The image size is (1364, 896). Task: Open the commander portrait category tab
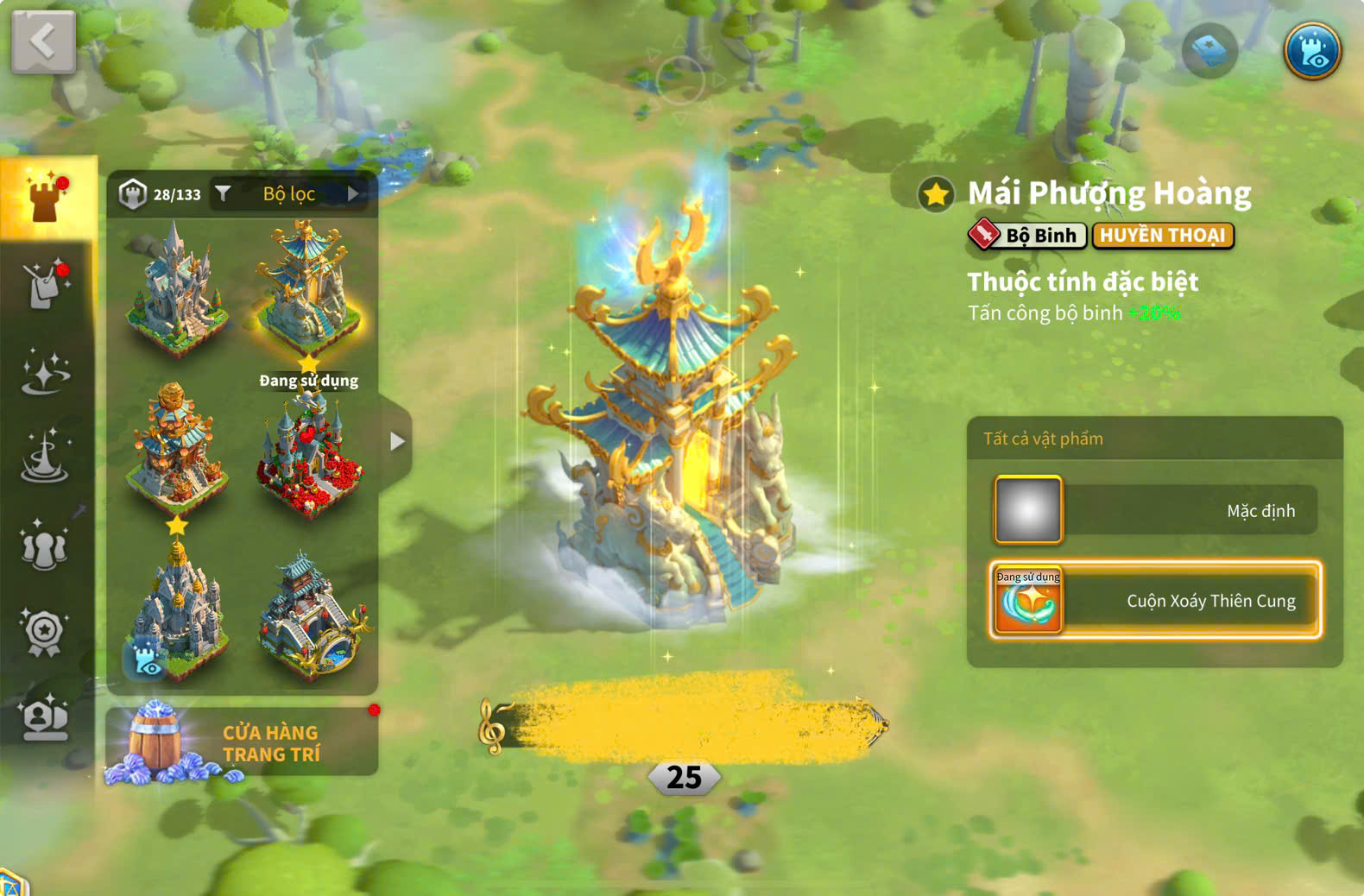45,718
